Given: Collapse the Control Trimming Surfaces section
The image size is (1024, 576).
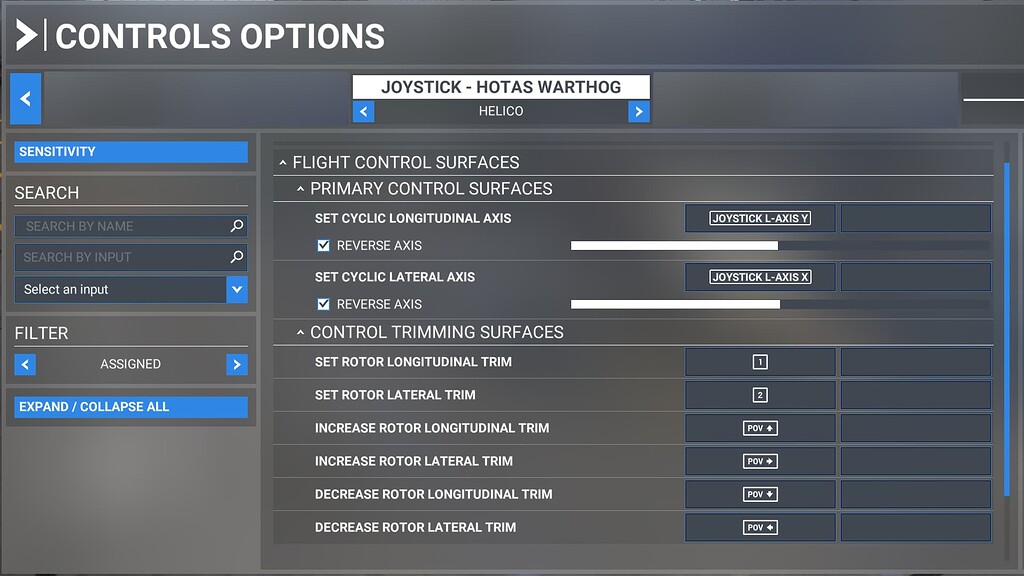Looking at the screenshot, I should 300,332.
